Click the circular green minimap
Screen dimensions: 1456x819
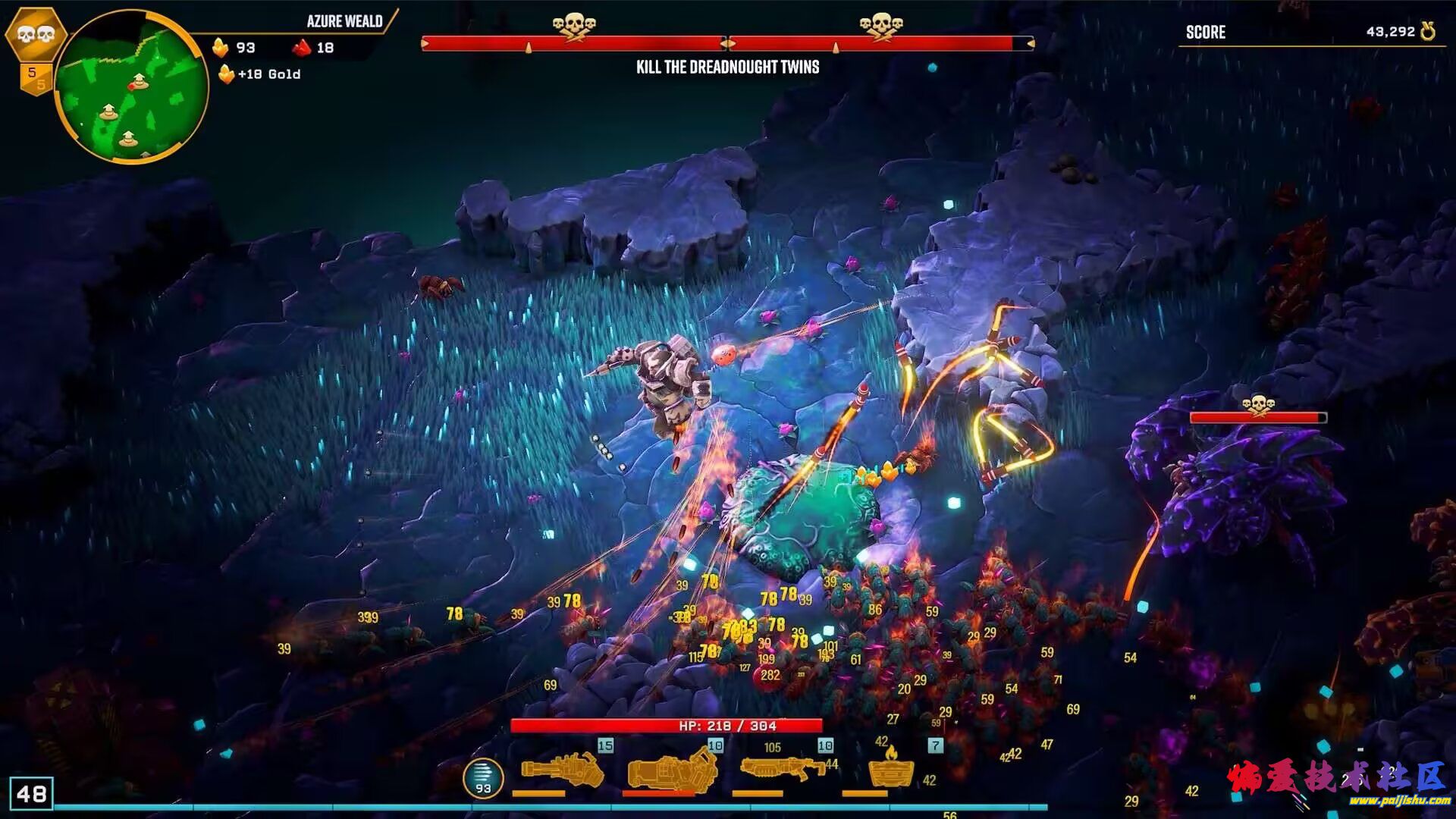click(x=133, y=87)
